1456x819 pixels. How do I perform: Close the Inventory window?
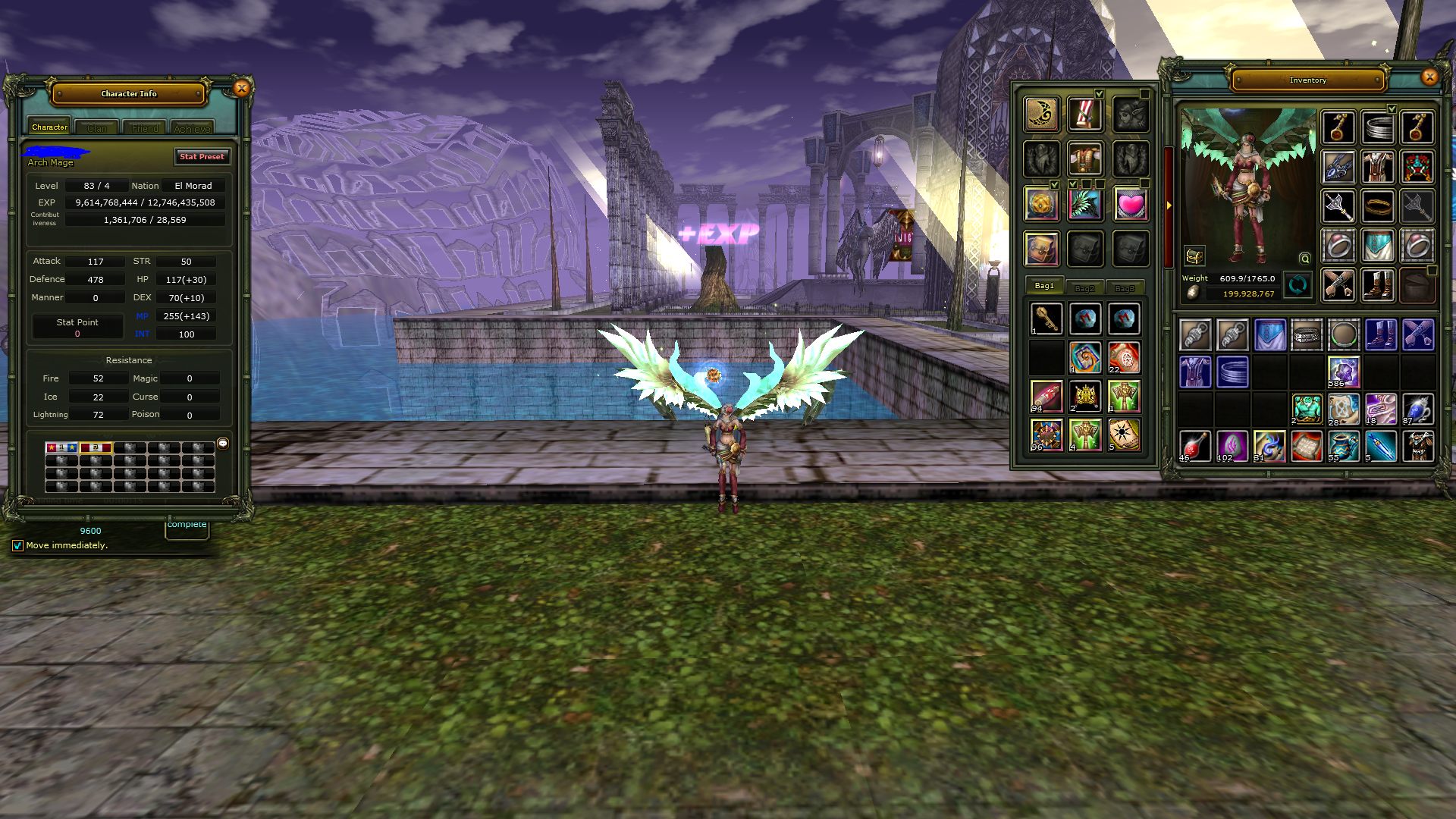coord(1429,77)
